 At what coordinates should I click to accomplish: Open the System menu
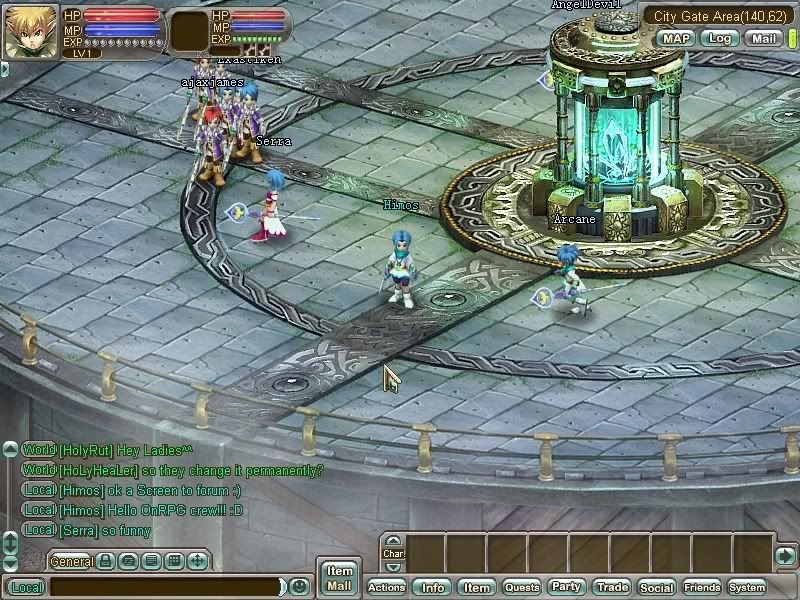pos(747,588)
